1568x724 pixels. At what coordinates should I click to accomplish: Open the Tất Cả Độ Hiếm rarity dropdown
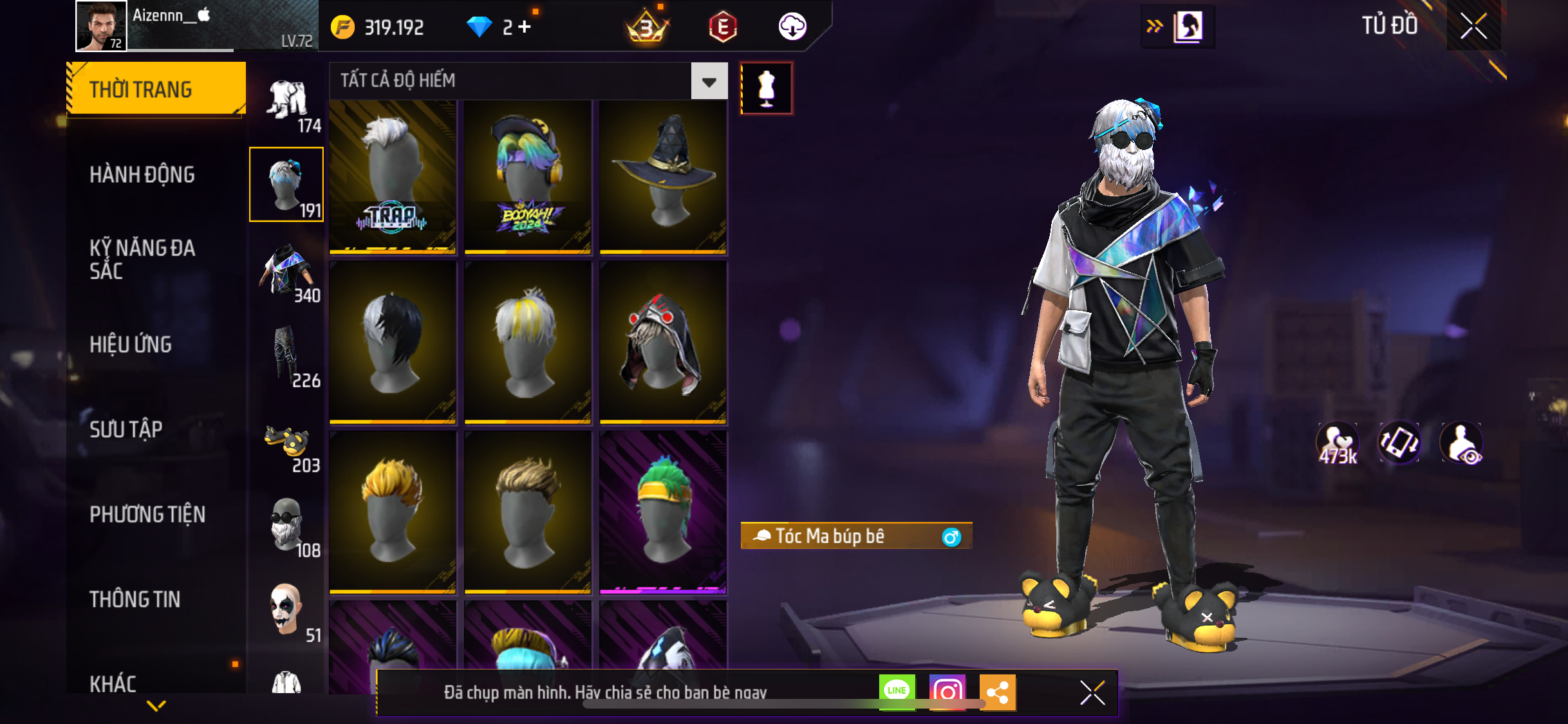click(x=709, y=81)
